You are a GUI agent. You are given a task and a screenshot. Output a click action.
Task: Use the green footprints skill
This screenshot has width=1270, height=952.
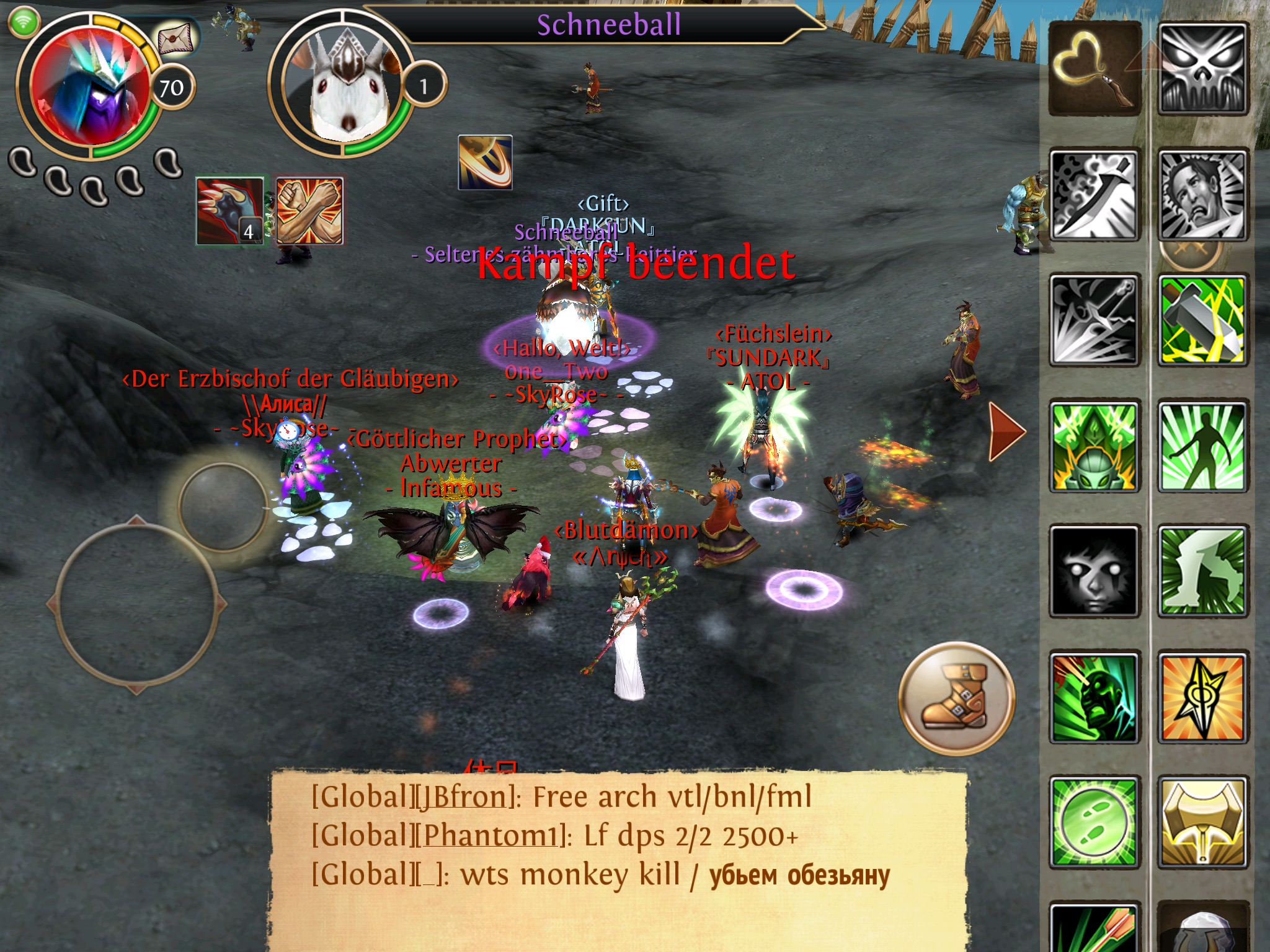click(x=1094, y=822)
